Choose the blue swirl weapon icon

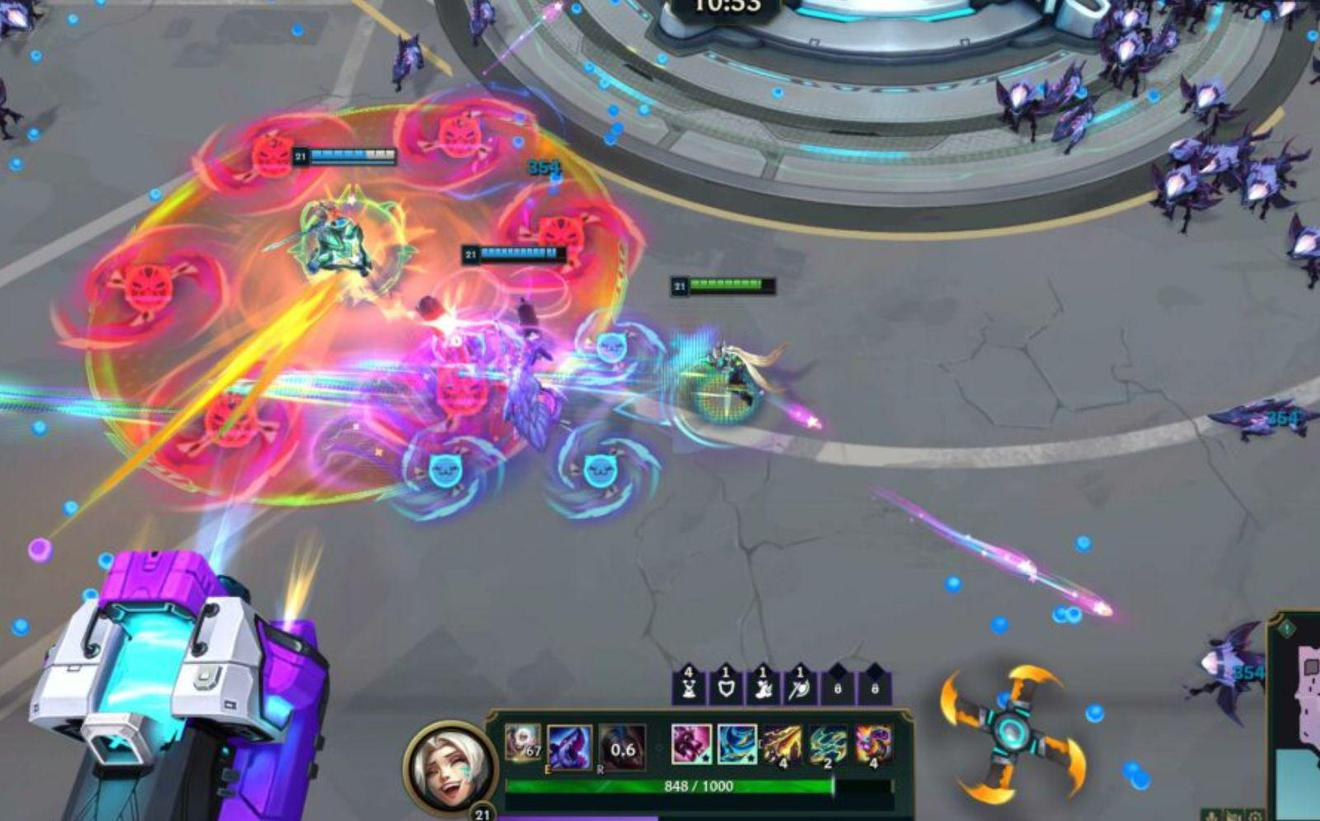click(x=737, y=744)
